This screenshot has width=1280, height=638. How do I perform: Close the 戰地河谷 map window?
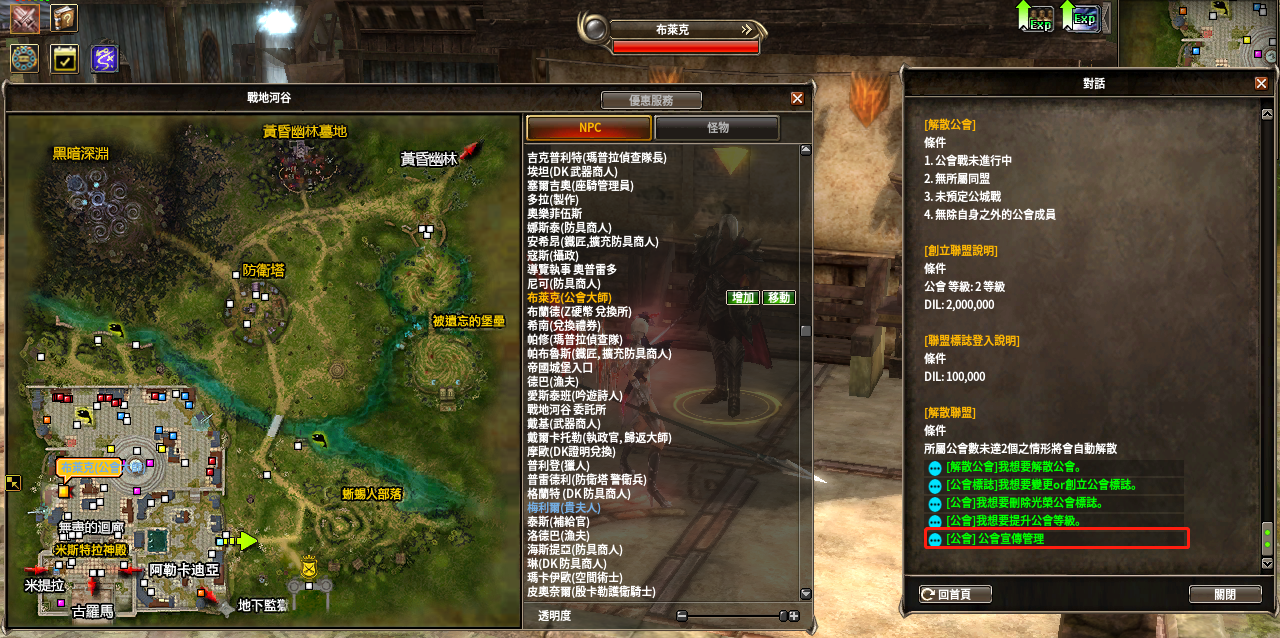(x=797, y=98)
